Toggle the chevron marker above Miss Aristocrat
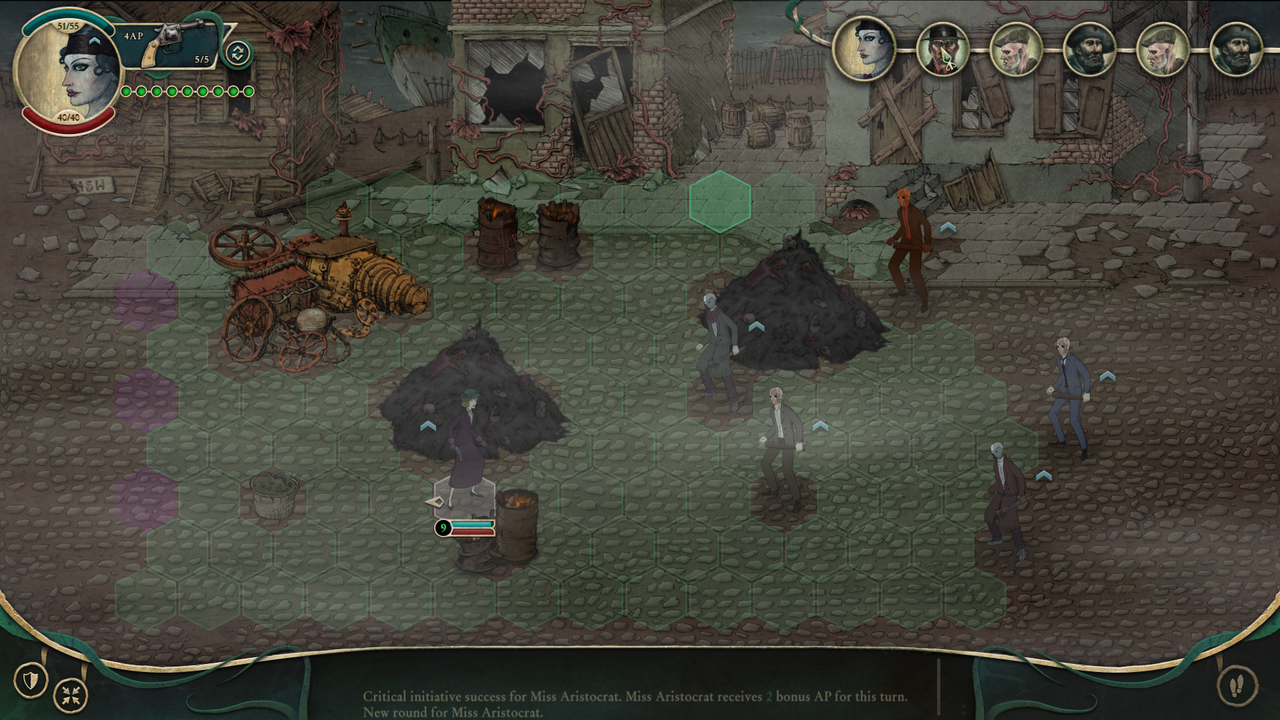This screenshot has width=1280, height=720. (430, 426)
